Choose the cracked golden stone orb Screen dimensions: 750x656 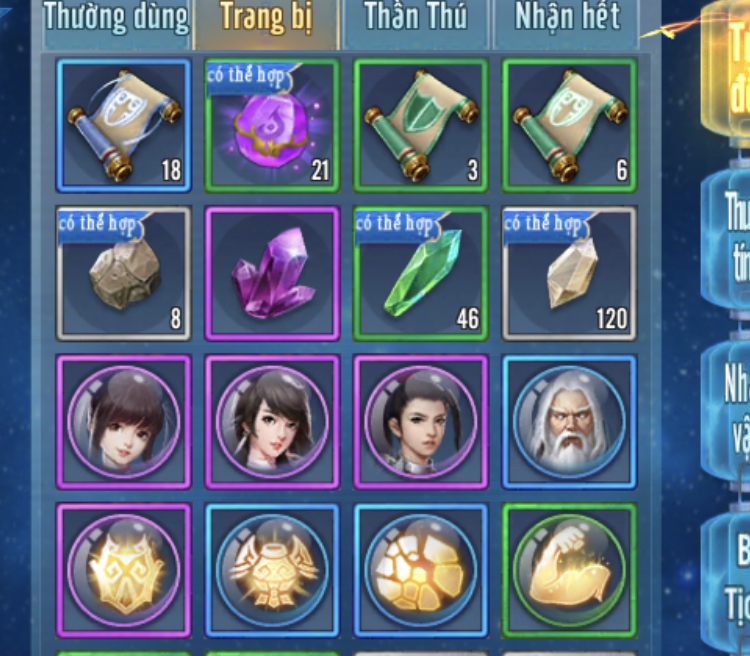[421, 570]
